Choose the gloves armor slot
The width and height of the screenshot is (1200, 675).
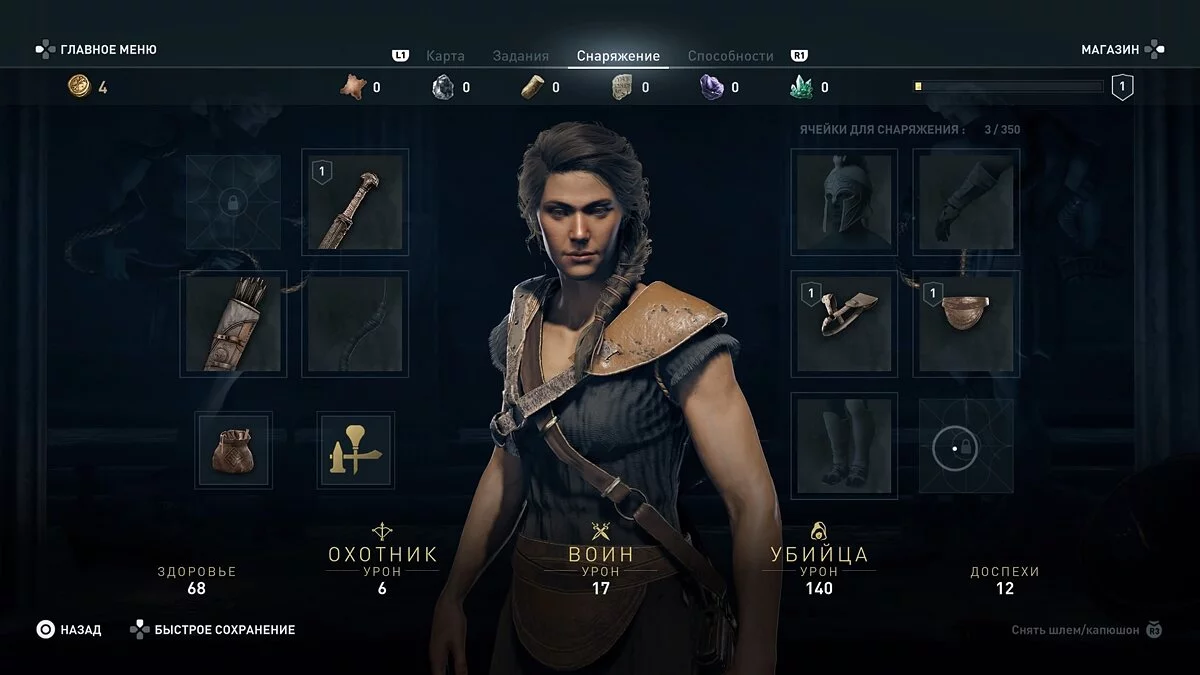tap(966, 203)
